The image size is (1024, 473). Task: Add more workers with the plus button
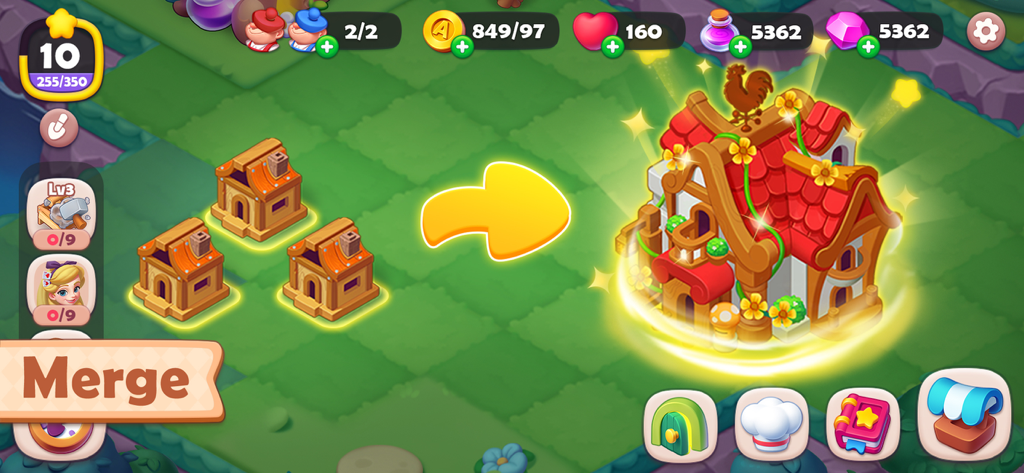[327, 46]
